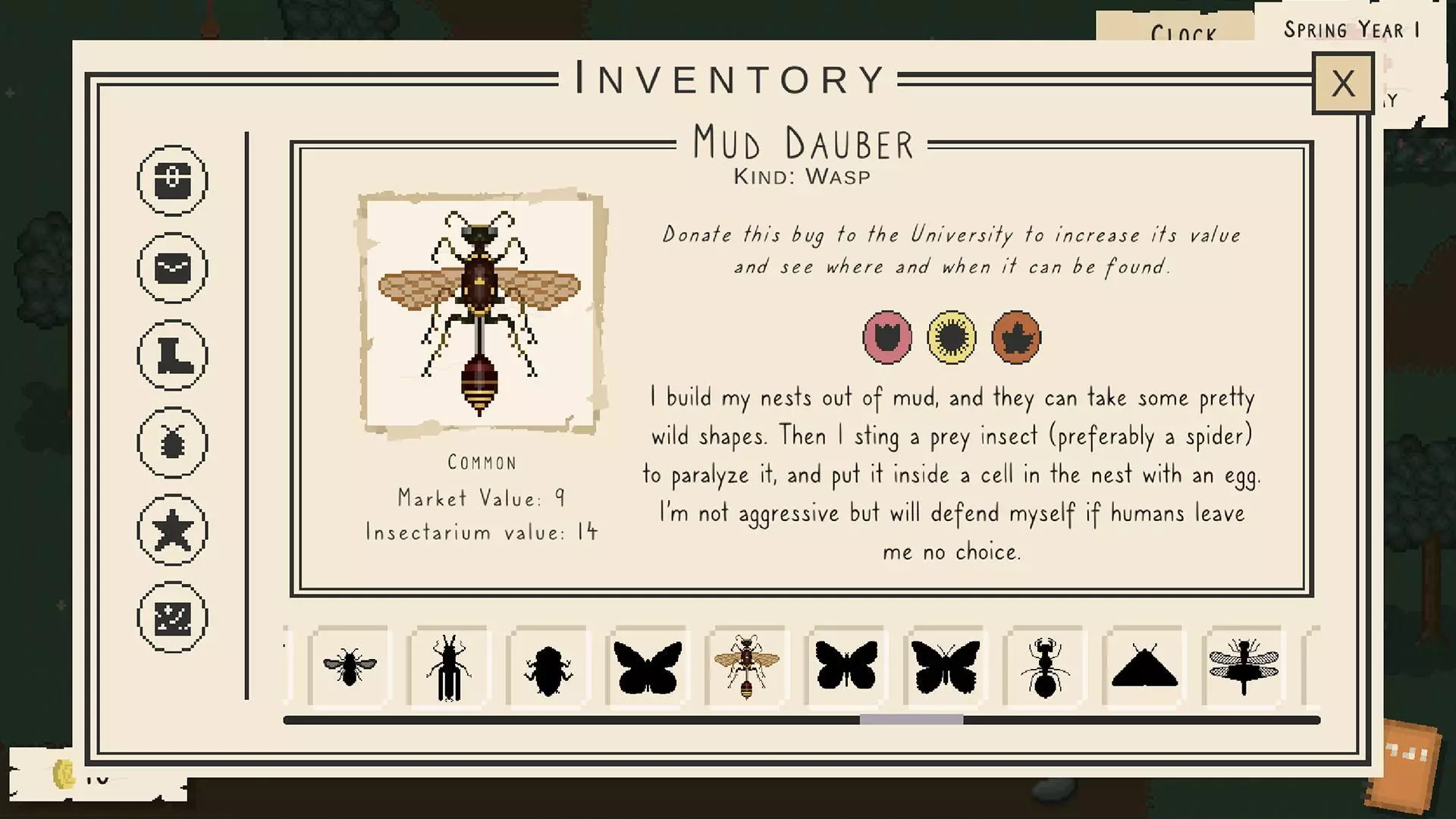This screenshot has height=819, width=1456.
Task: Open the chest inventory icon
Action: (x=172, y=180)
